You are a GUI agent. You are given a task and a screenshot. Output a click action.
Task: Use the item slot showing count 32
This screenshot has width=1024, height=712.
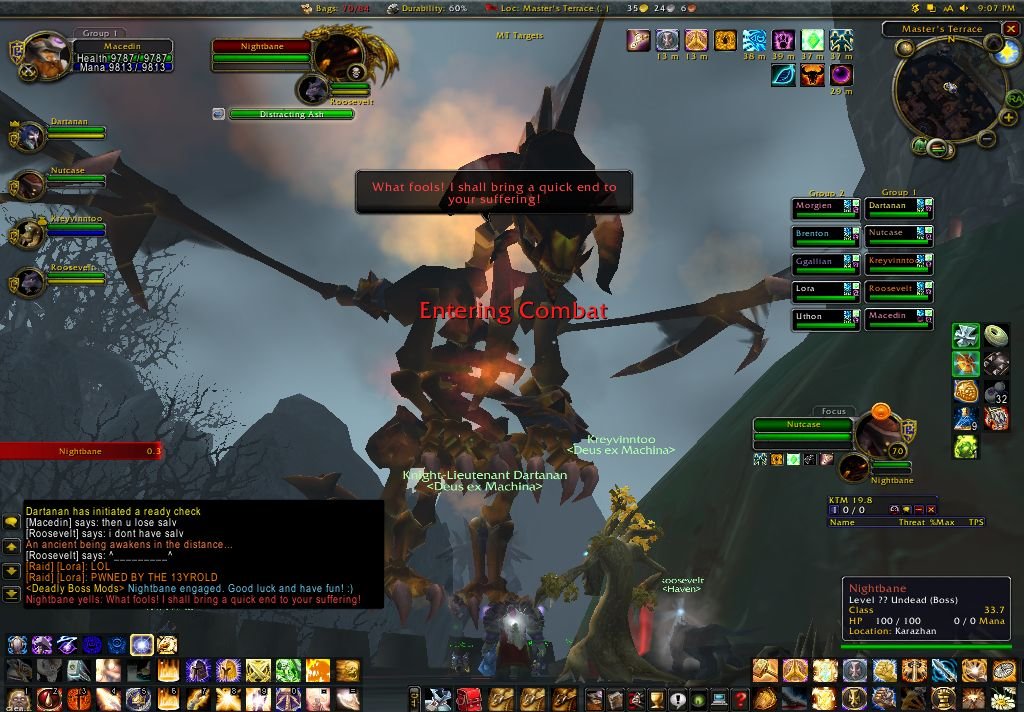[995, 391]
